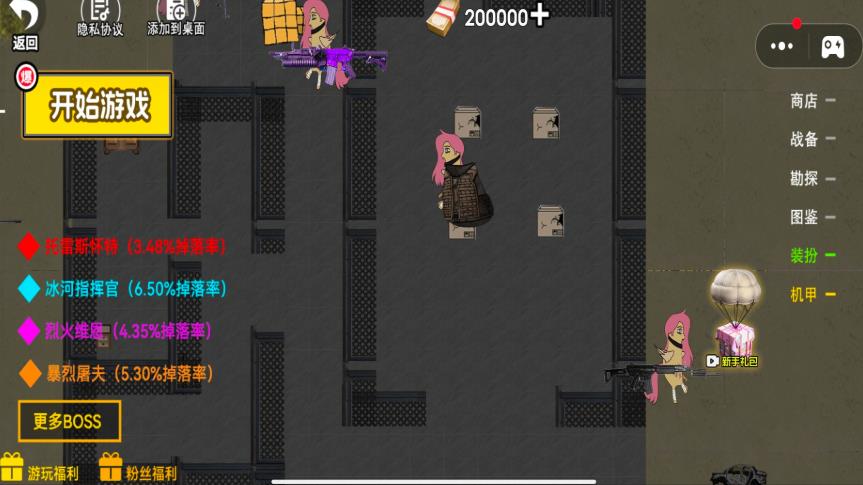Open 粉丝福利 fan rewards gift
This screenshot has height=485, width=863.
coord(138,470)
